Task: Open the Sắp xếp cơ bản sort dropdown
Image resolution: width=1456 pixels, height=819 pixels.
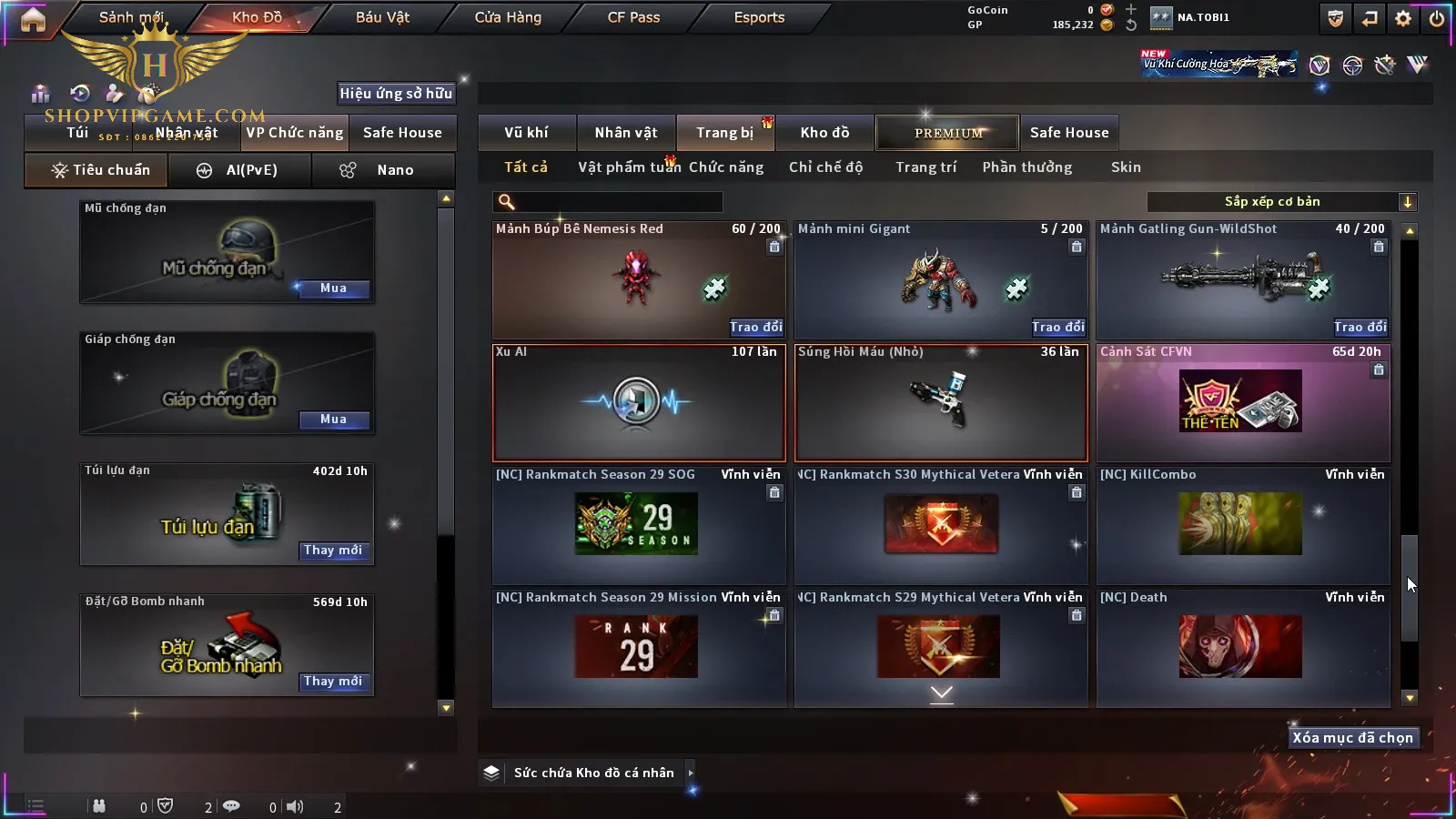Action: coord(1281,202)
